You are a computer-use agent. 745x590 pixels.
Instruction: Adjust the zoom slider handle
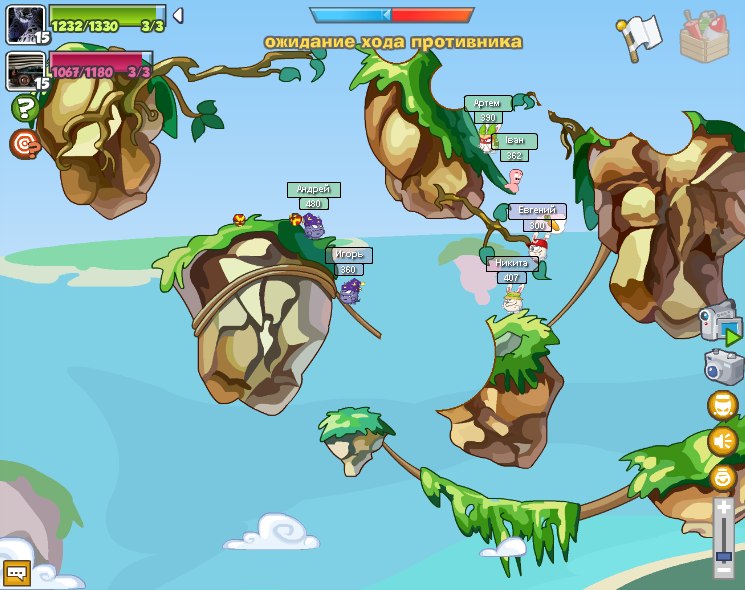pyautogui.click(x=723, y=554)
